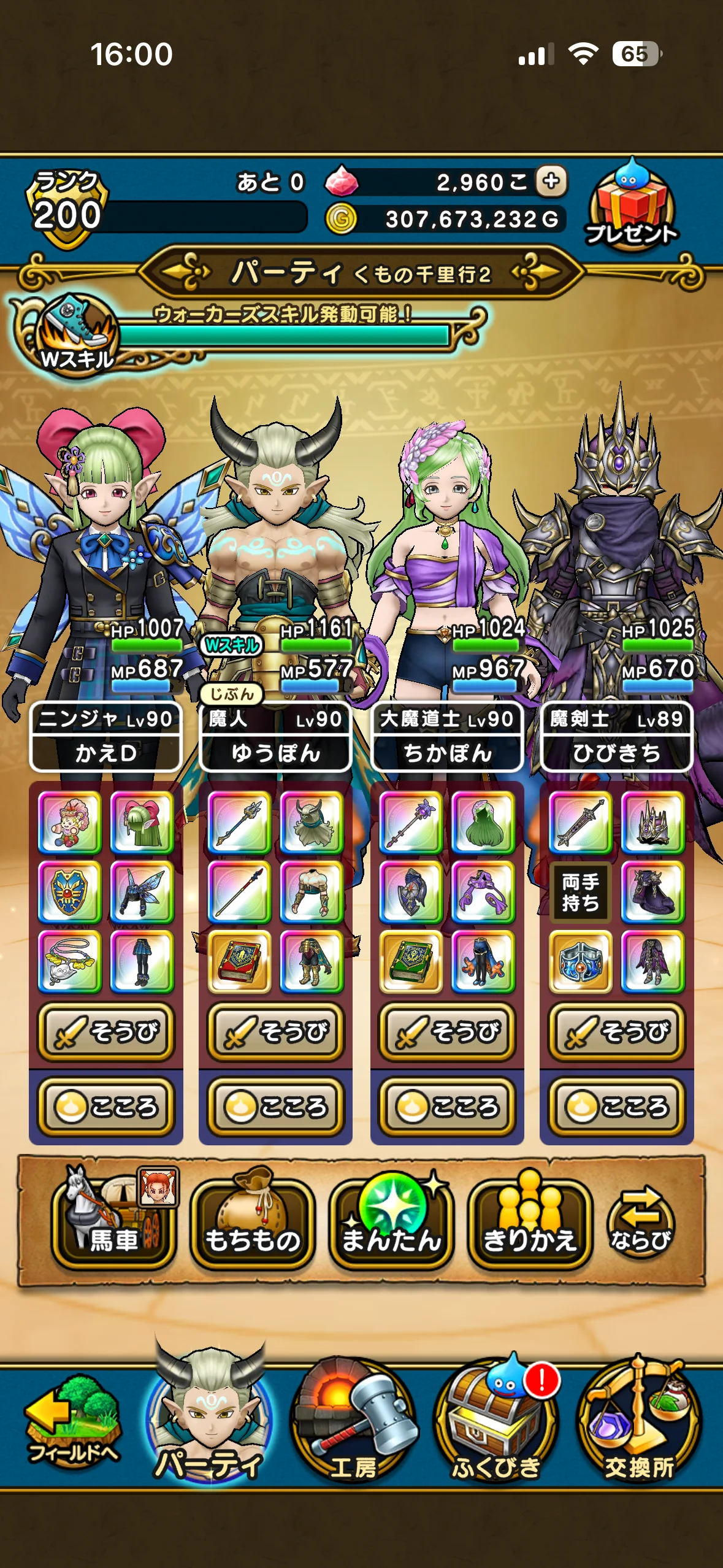
Task: Select the ニンジャ かえD name plate
Action: 105,736
